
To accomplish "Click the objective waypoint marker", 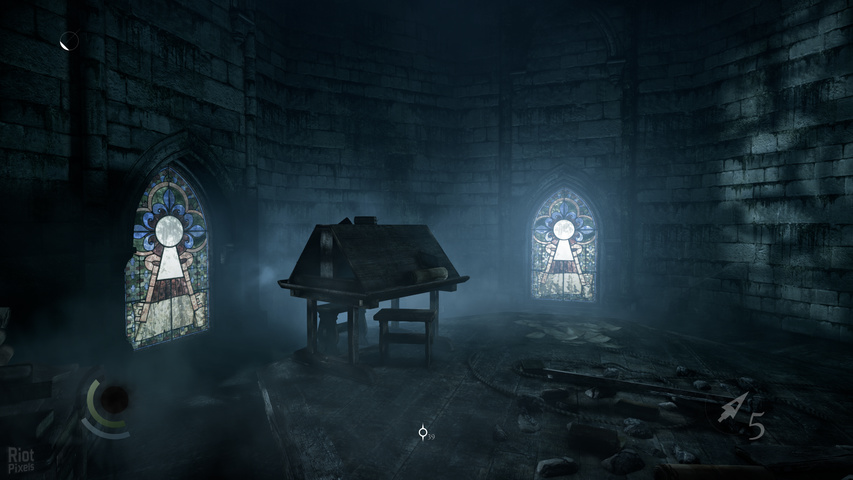I will tap(423, 432).
